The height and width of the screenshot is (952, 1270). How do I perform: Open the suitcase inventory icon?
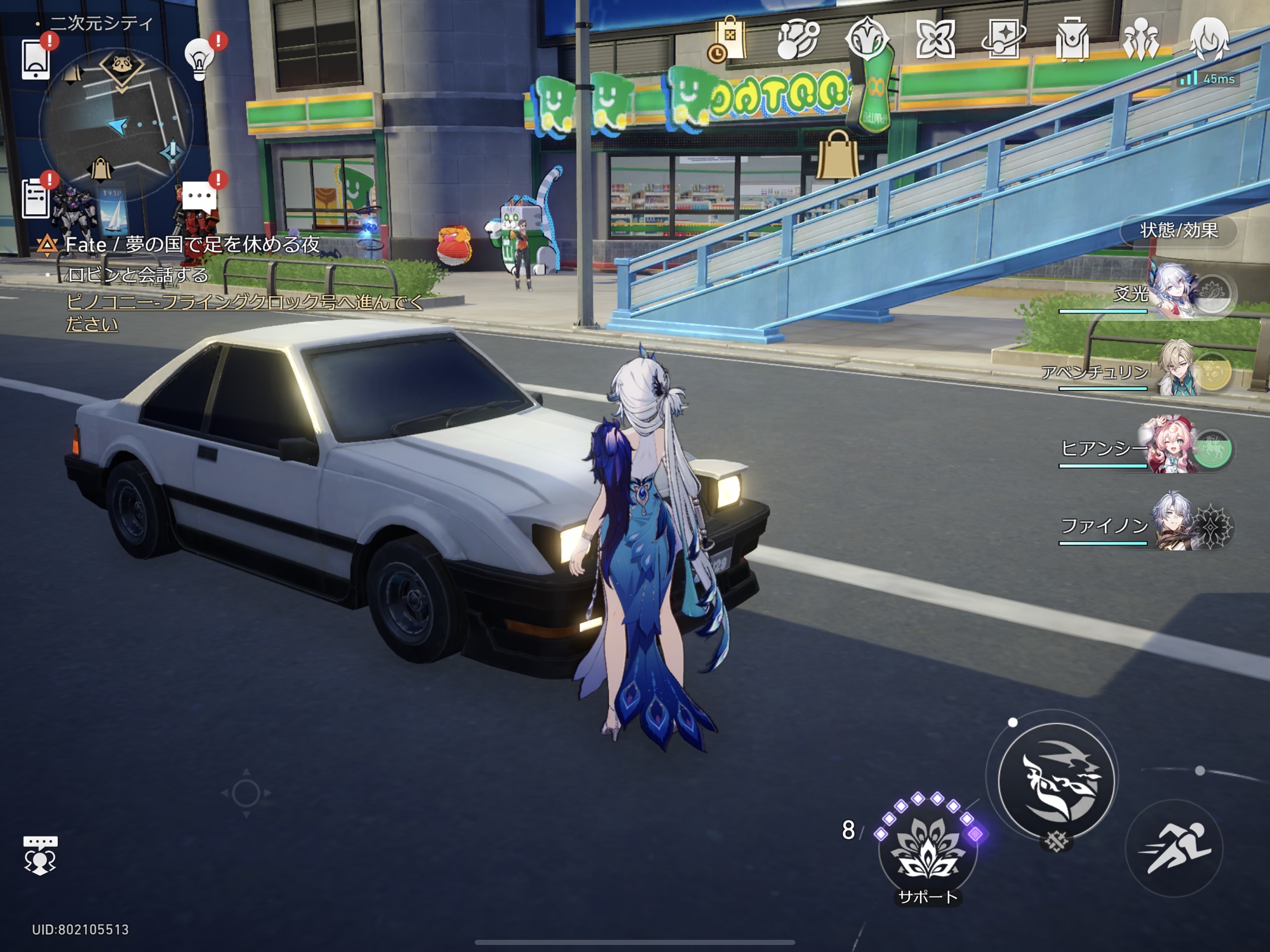pyautogui.click(x=1073, y=40)
